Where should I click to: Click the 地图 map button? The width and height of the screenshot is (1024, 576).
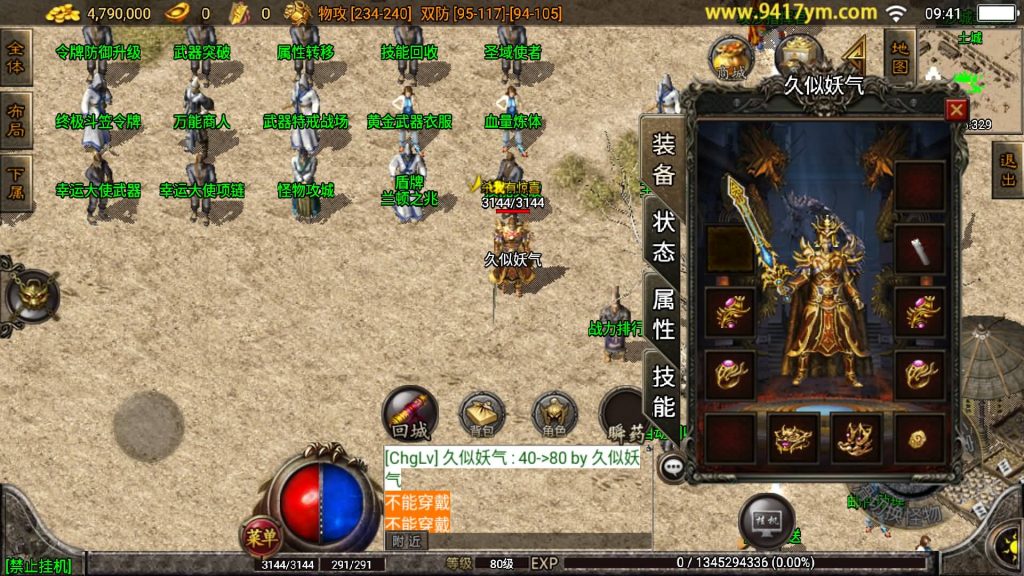click(x=900, y=57)
